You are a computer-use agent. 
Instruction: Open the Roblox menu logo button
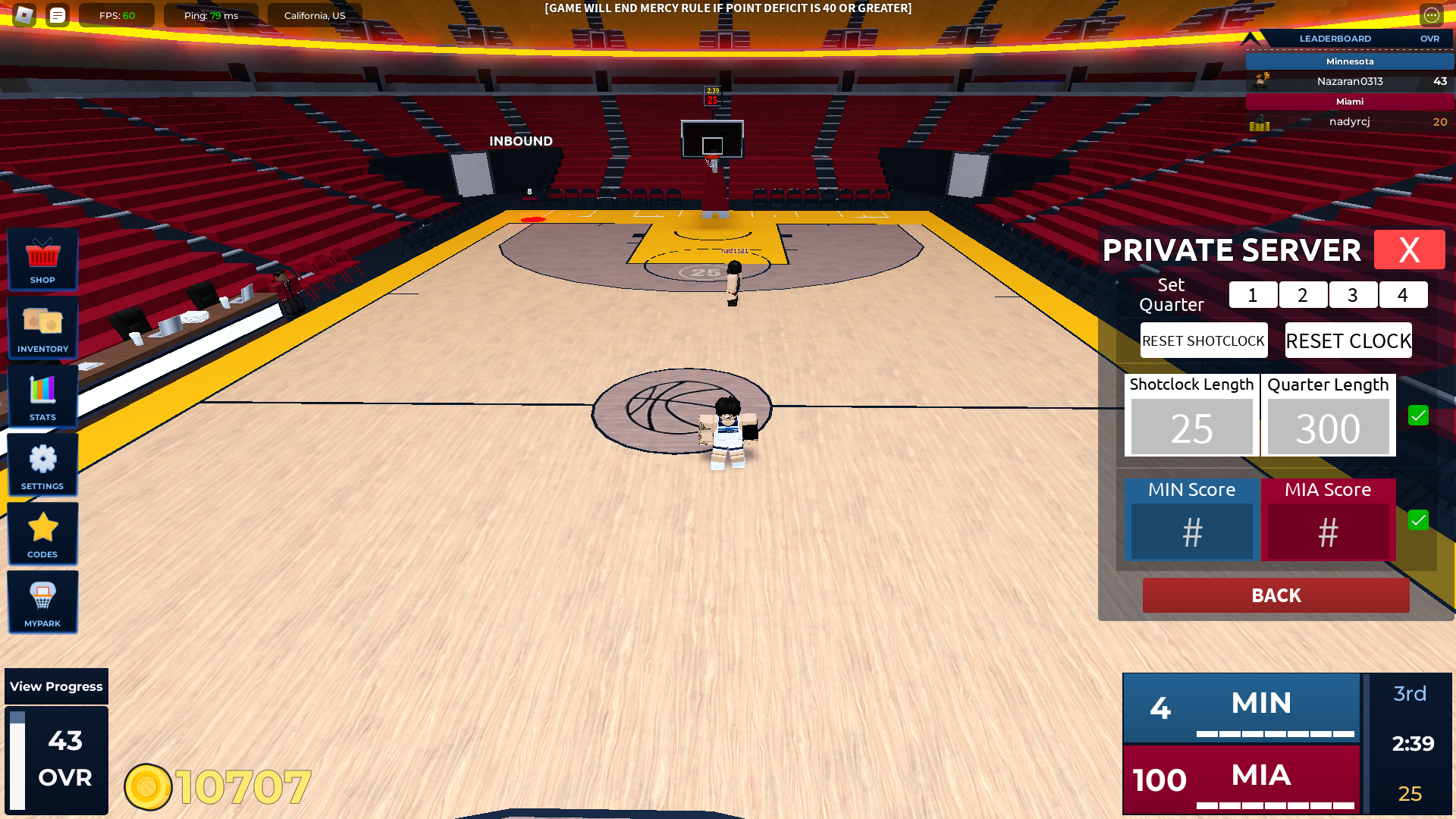(x=24, y=15)
